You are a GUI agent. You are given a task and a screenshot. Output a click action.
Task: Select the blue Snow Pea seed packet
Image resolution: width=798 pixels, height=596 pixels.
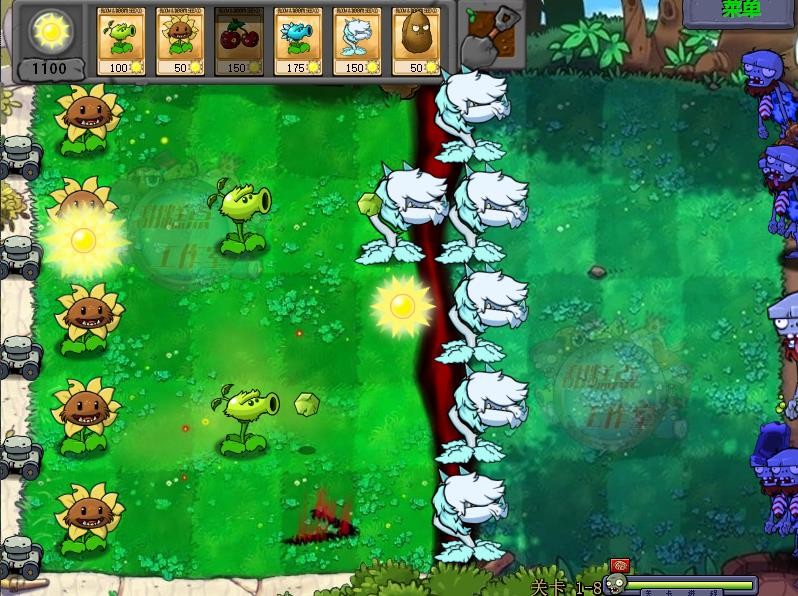pyautogui.click(x=298, y=41)
